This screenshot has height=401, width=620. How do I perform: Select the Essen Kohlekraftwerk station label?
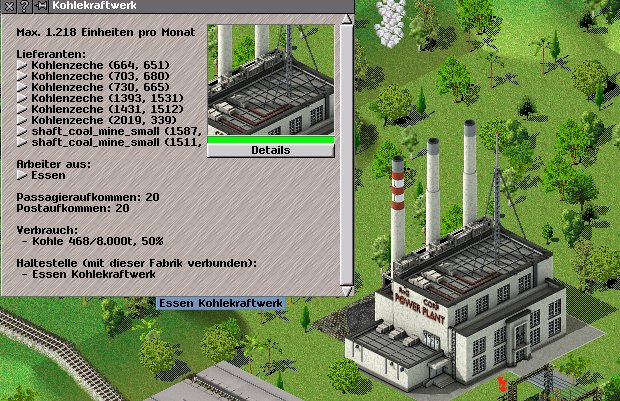221,302
